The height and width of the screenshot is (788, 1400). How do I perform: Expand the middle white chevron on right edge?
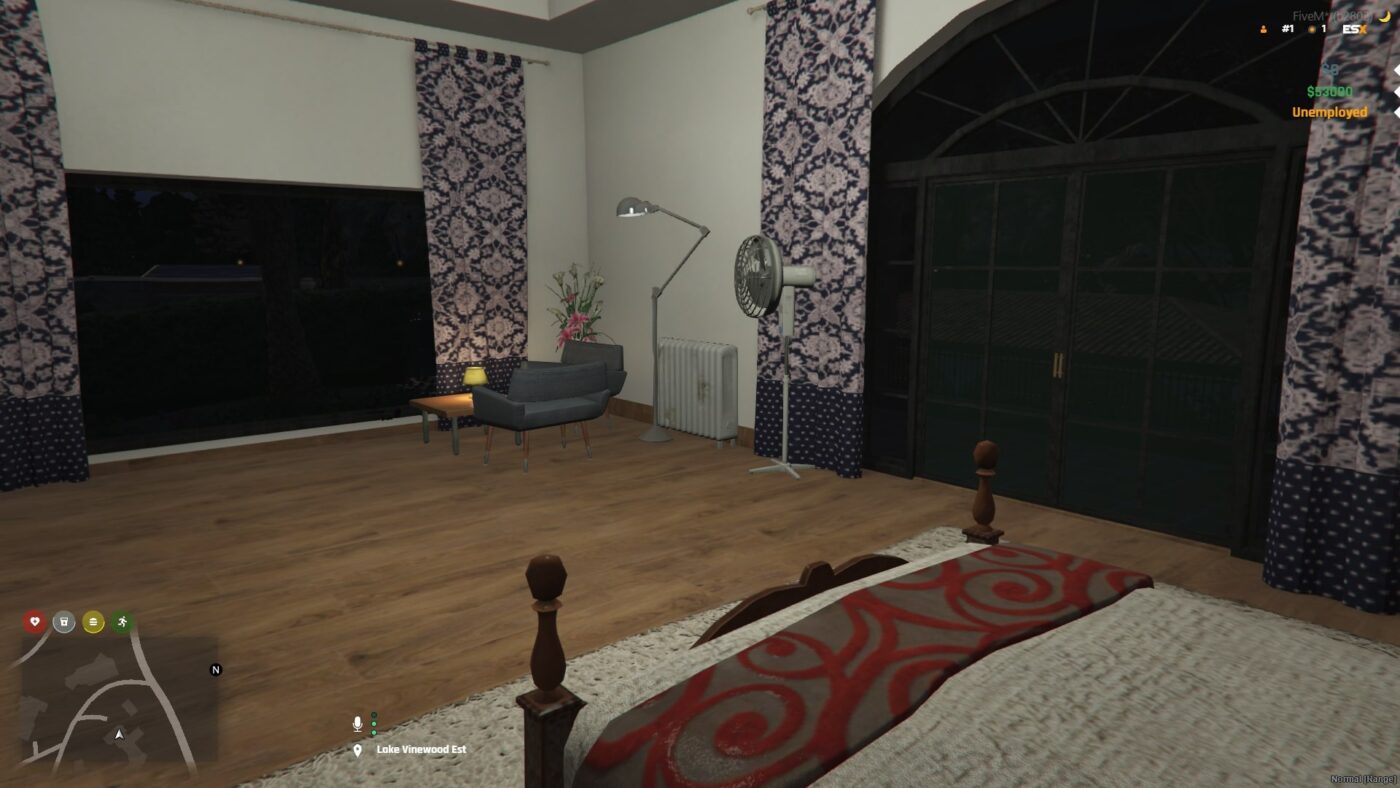[1396, 92]
